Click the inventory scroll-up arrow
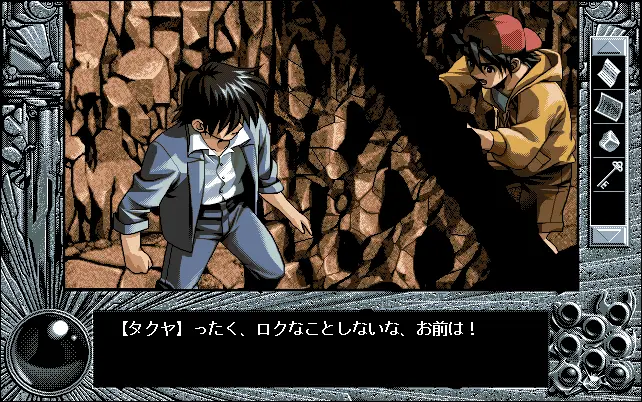Image resolution: width=642 pixels, height=402 pixels. click(x=609, y=47)
